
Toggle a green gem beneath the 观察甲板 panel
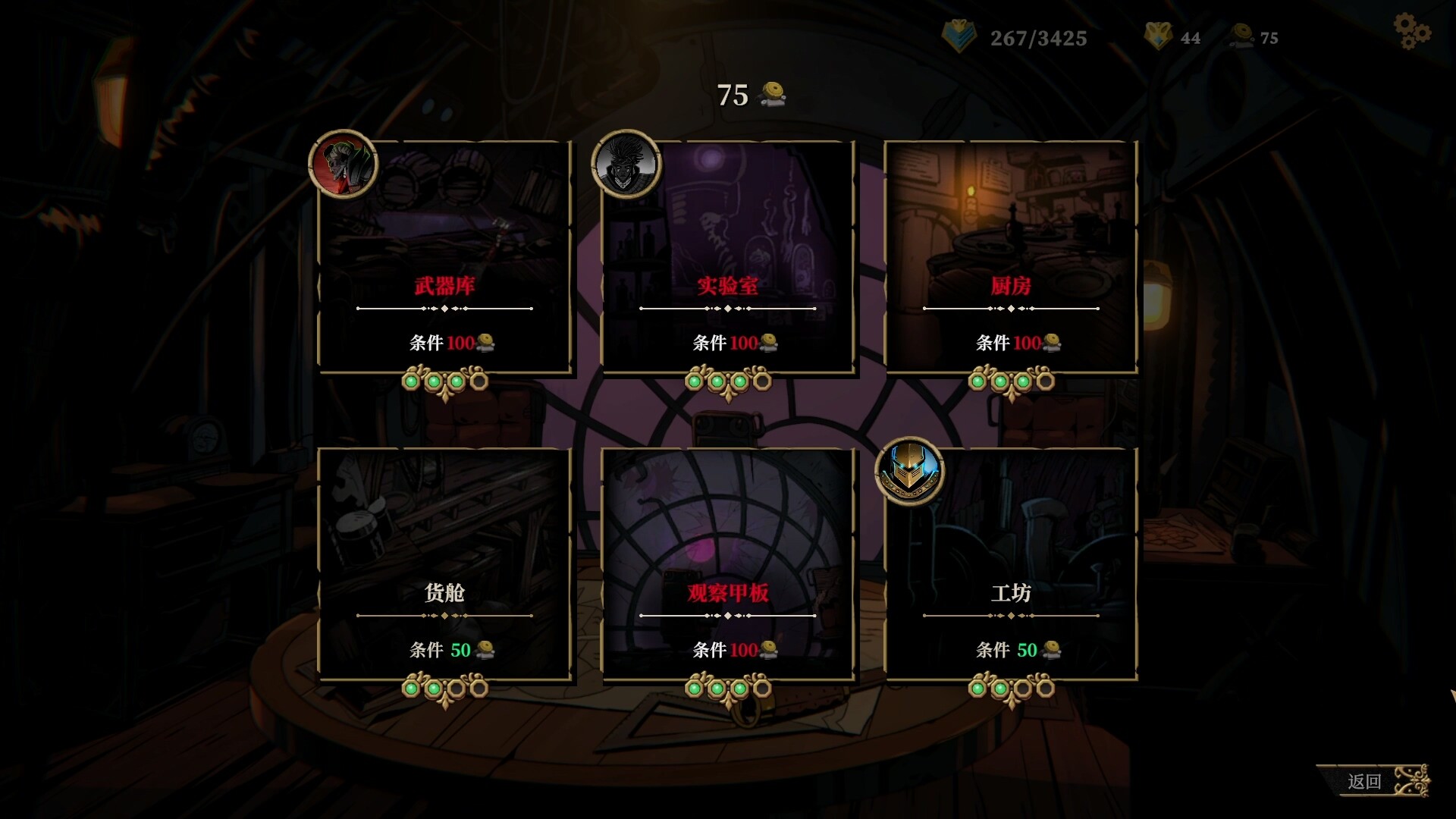coord(695,688)
